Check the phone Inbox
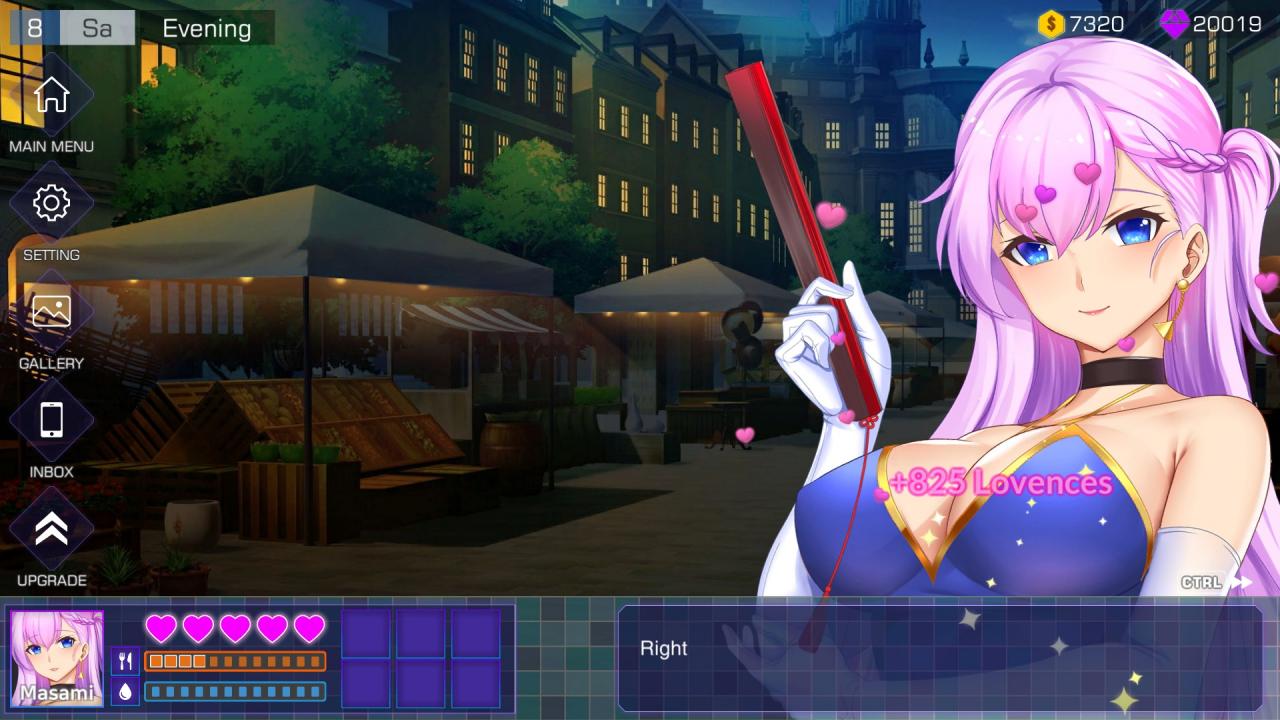1280x720 pixels. pos(51,420)
